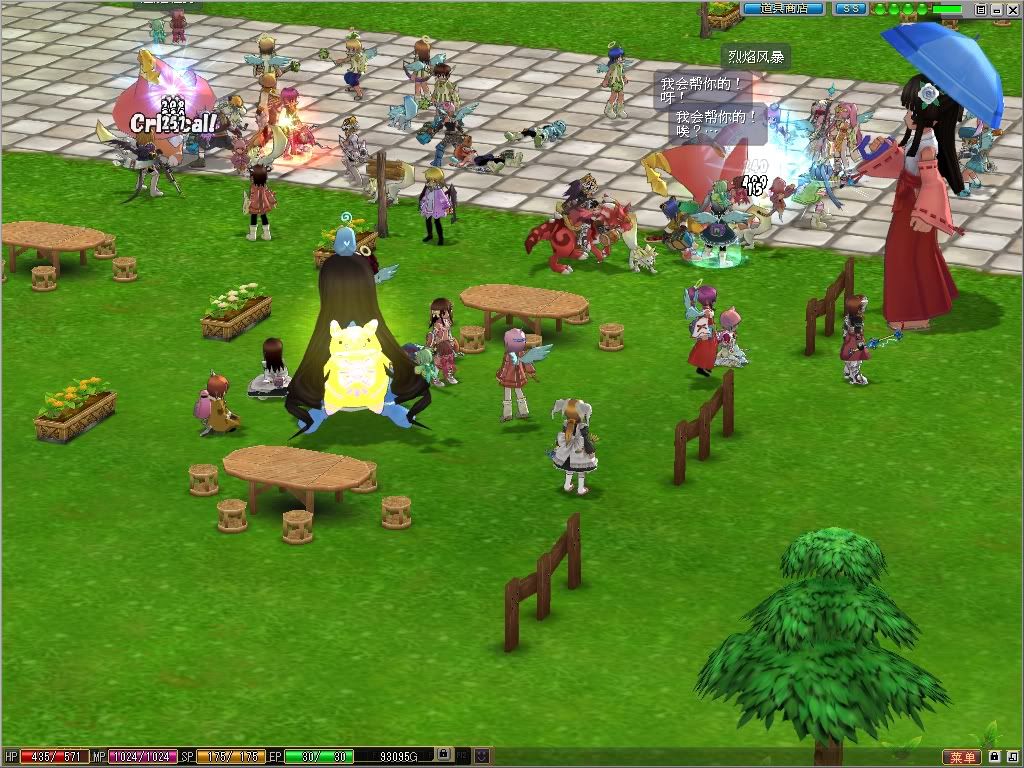
Task: Minimize the game window
Action: [997, 9]
